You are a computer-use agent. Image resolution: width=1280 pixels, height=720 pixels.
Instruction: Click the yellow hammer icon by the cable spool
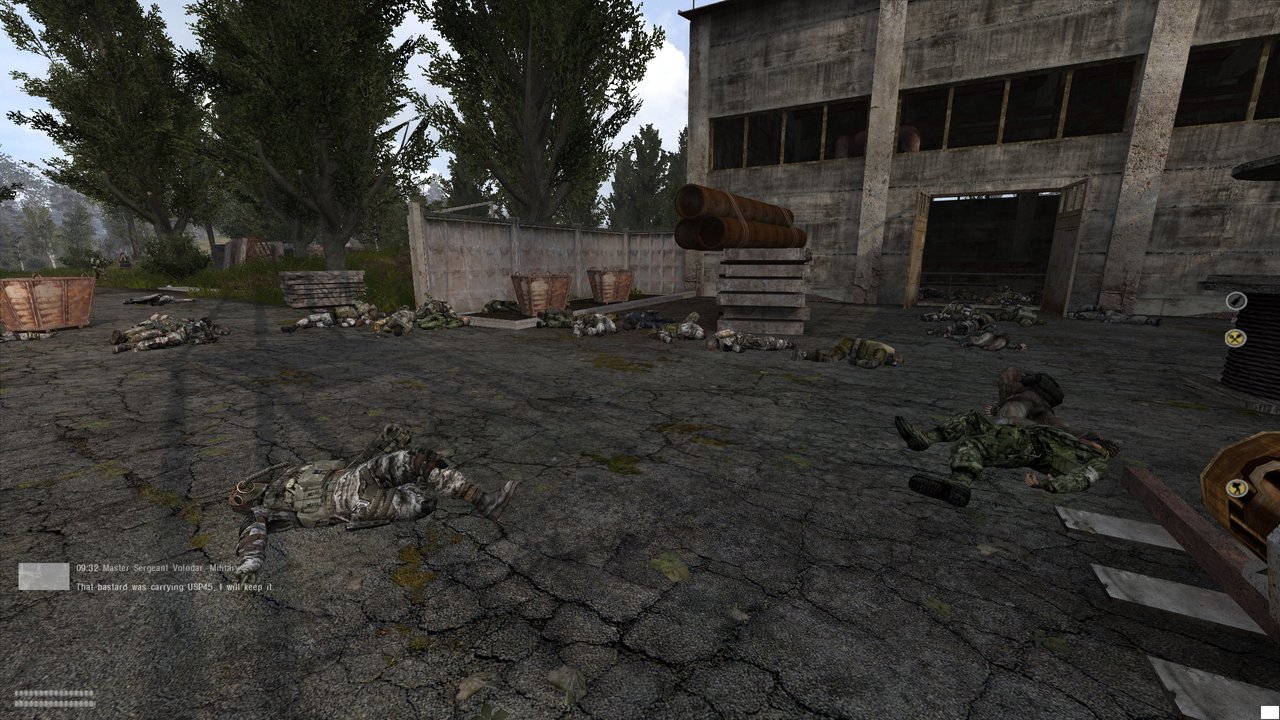(1236, 489)
